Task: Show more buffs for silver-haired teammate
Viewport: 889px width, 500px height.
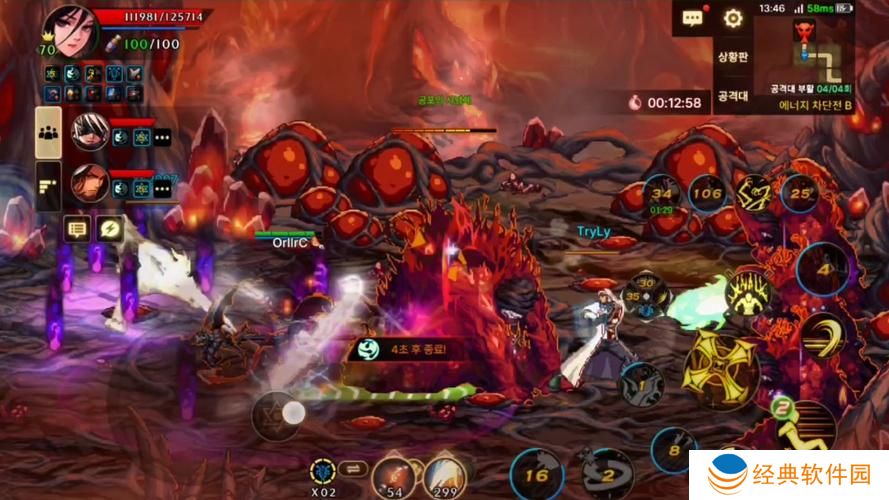Action: pos(161,138)
